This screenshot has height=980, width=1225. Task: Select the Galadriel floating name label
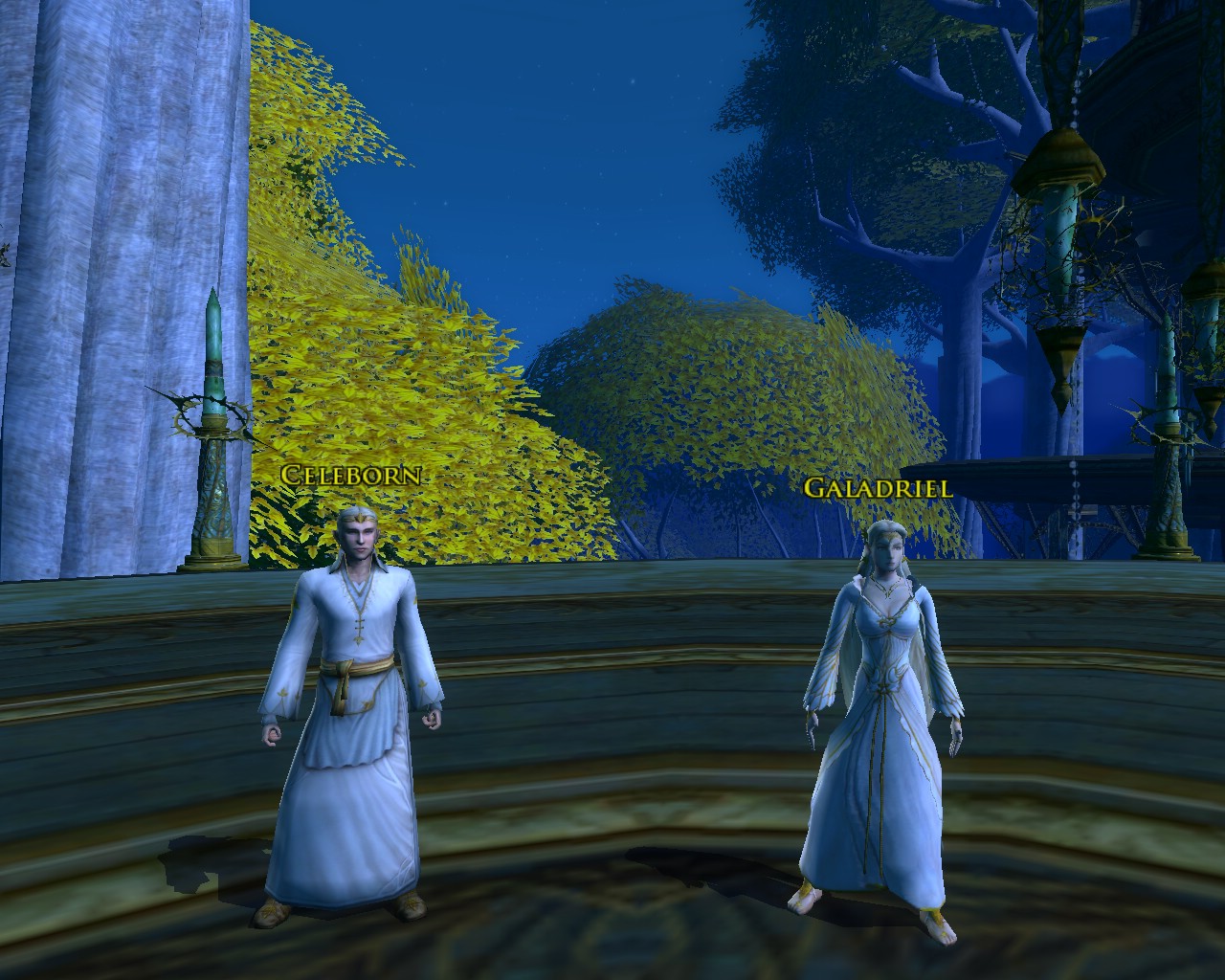point(878,488)
